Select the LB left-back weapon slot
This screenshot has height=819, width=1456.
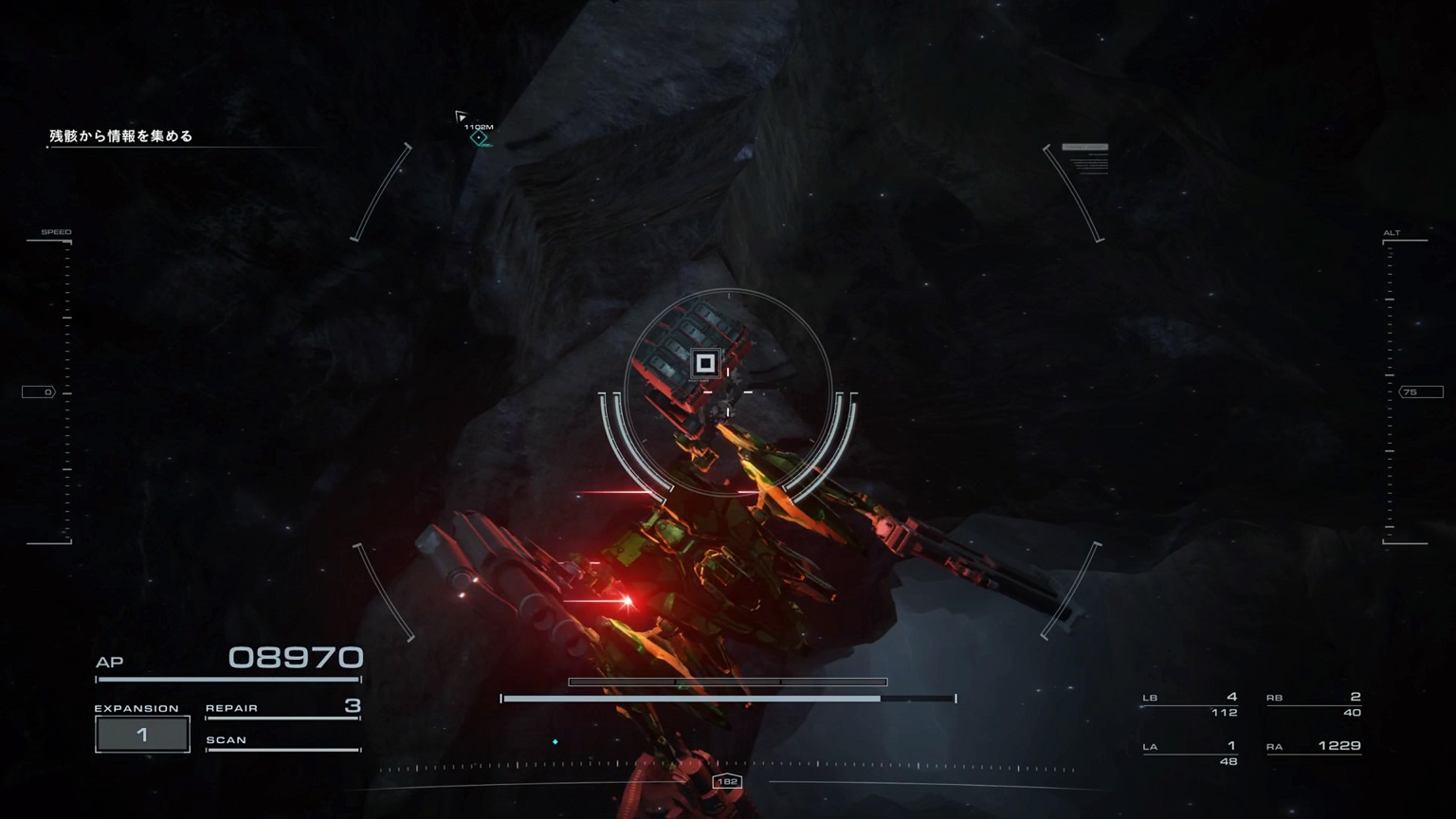(x=1191, y=704)
